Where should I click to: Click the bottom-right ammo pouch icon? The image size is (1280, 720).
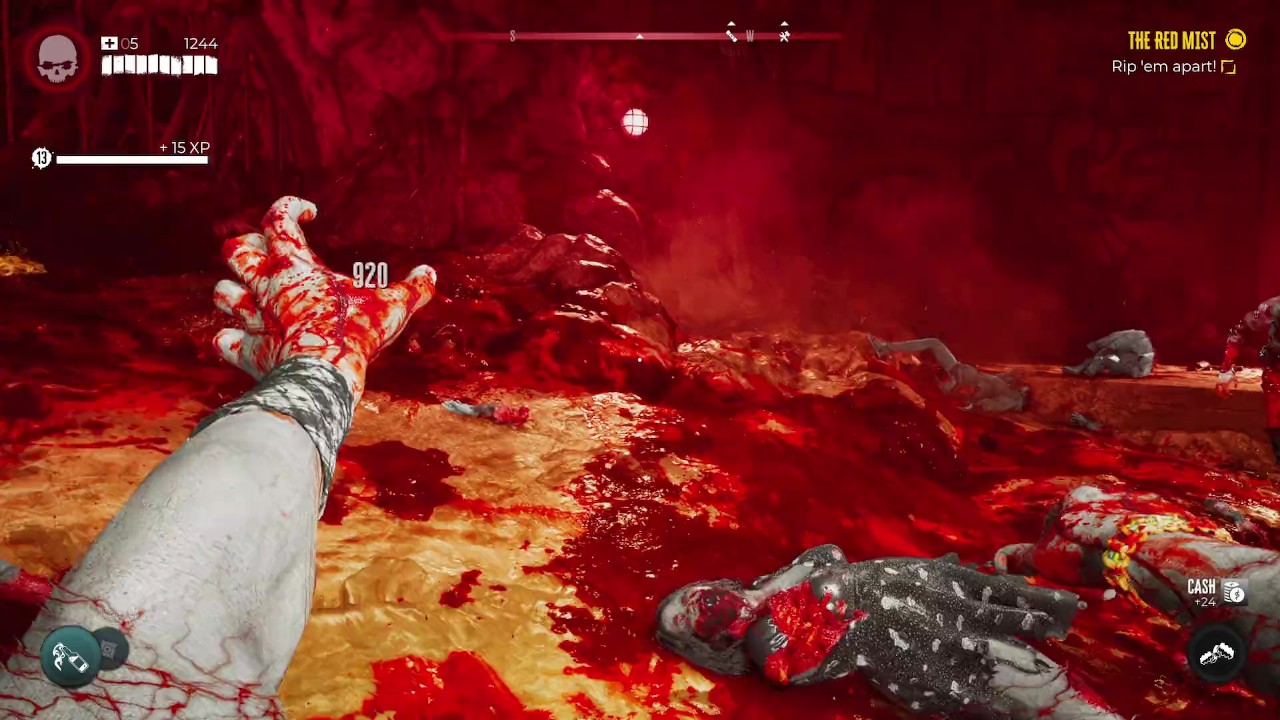coord(1217,654)
